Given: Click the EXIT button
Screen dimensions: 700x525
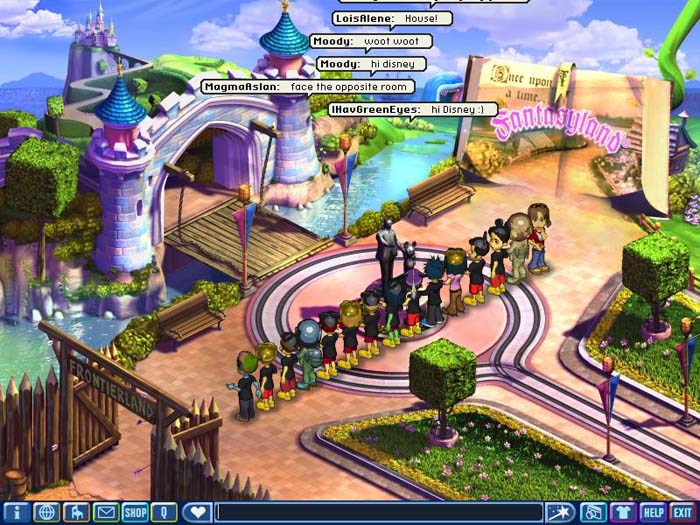Looking at the screenshot, I should (683, 513).
